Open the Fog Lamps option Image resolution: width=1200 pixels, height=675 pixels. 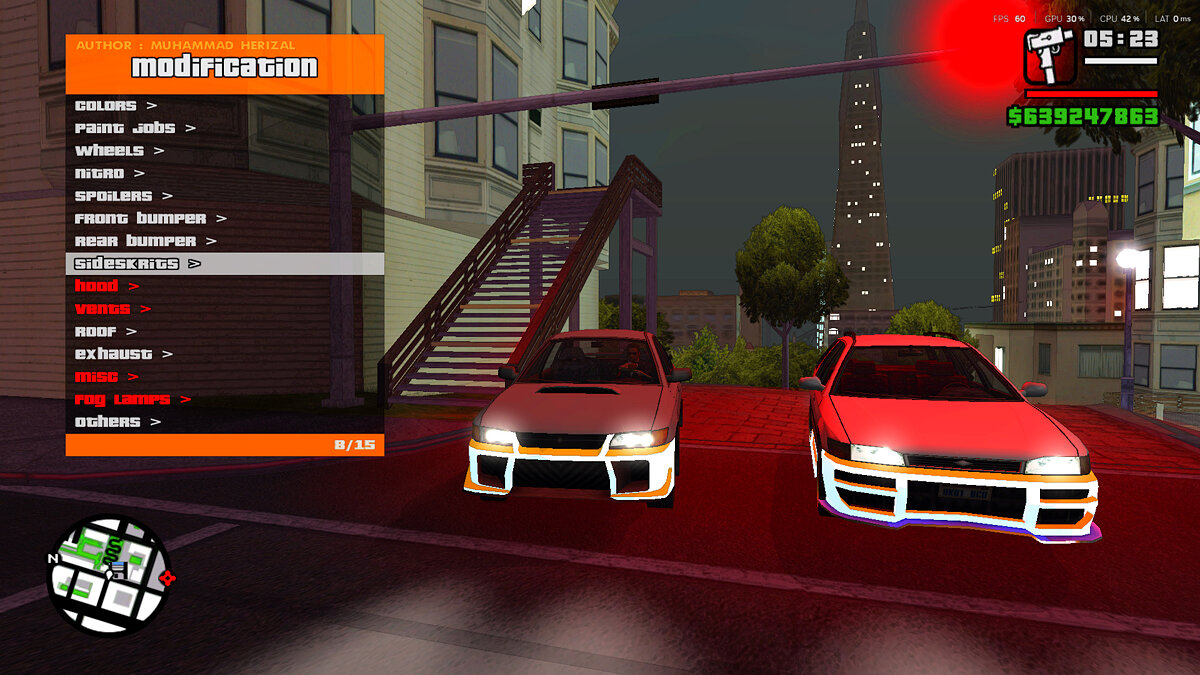point(132,399)
